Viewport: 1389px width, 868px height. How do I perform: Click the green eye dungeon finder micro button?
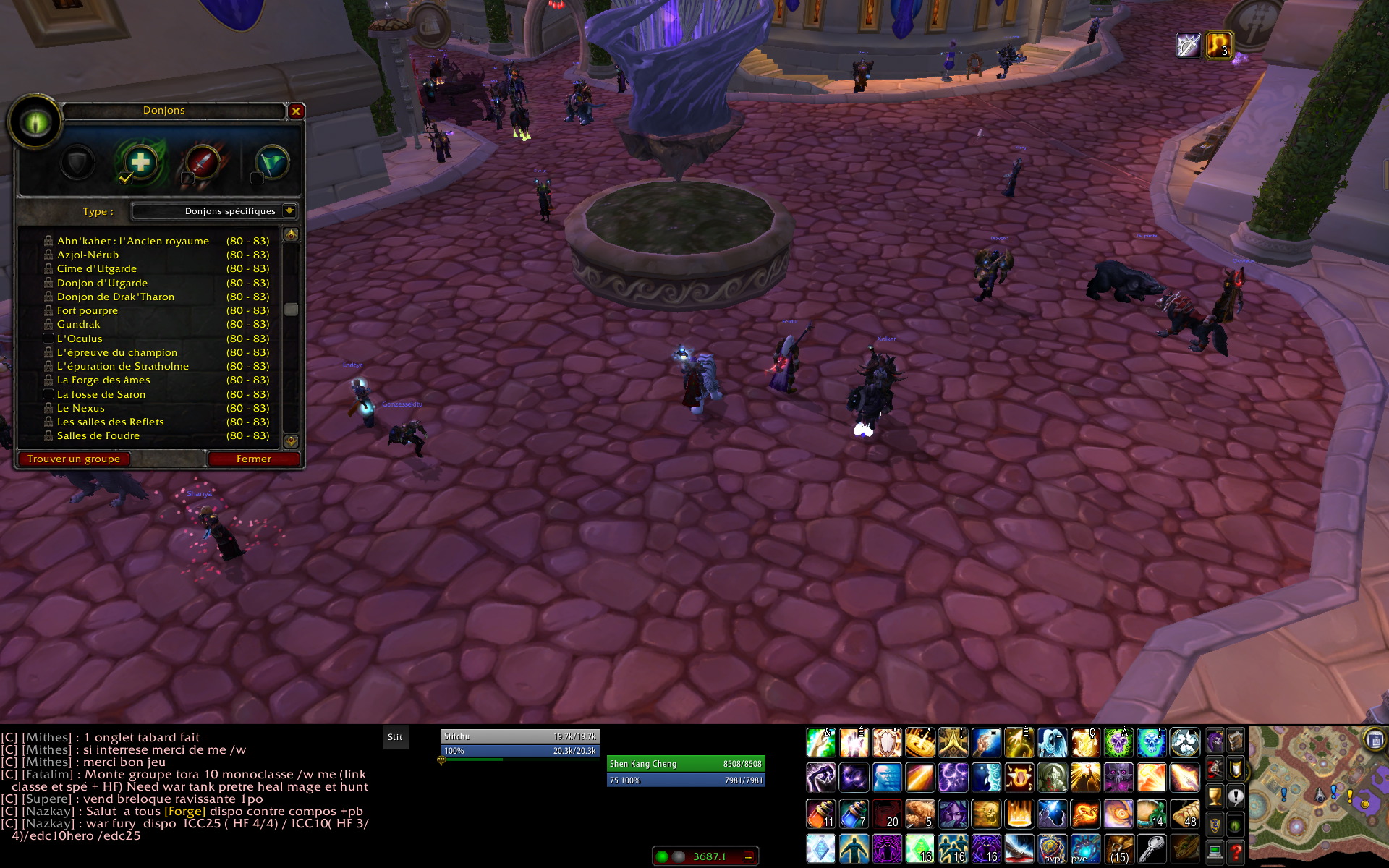(1236, 825)
